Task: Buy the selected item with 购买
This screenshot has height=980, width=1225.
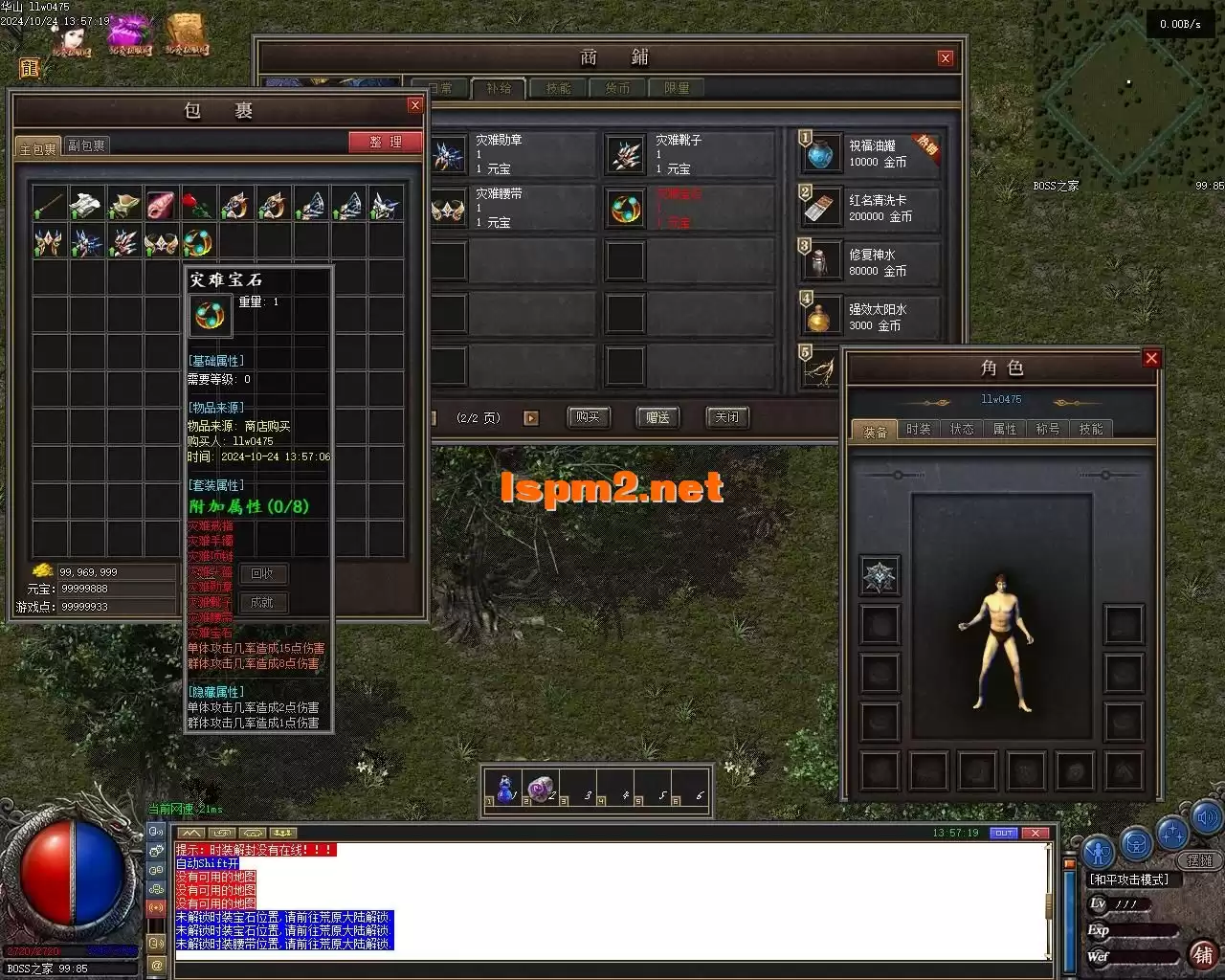Action: click(x=588, y=417)
